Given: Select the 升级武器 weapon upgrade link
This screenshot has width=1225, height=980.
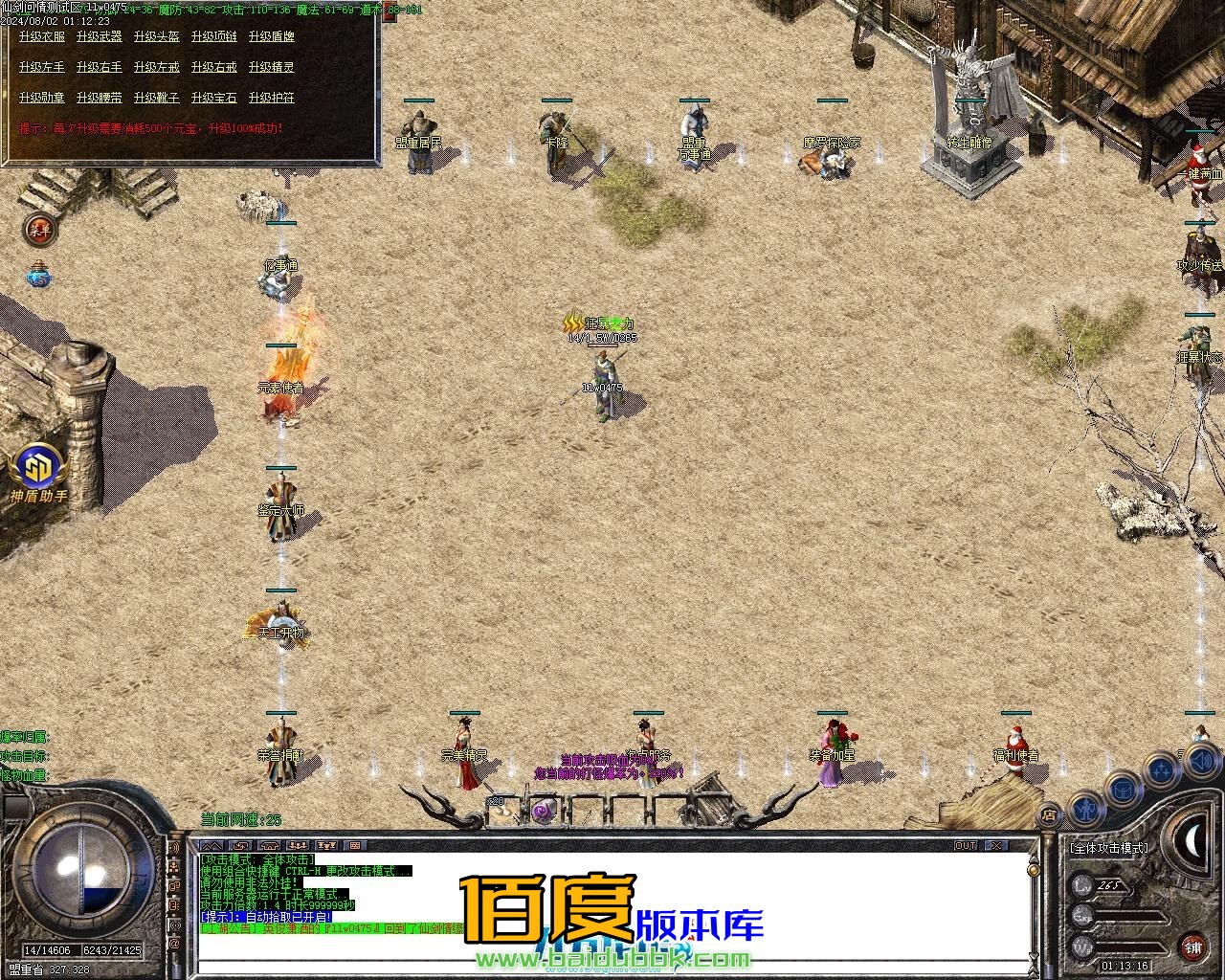Looking at the screenshot, I should [100, 36].
